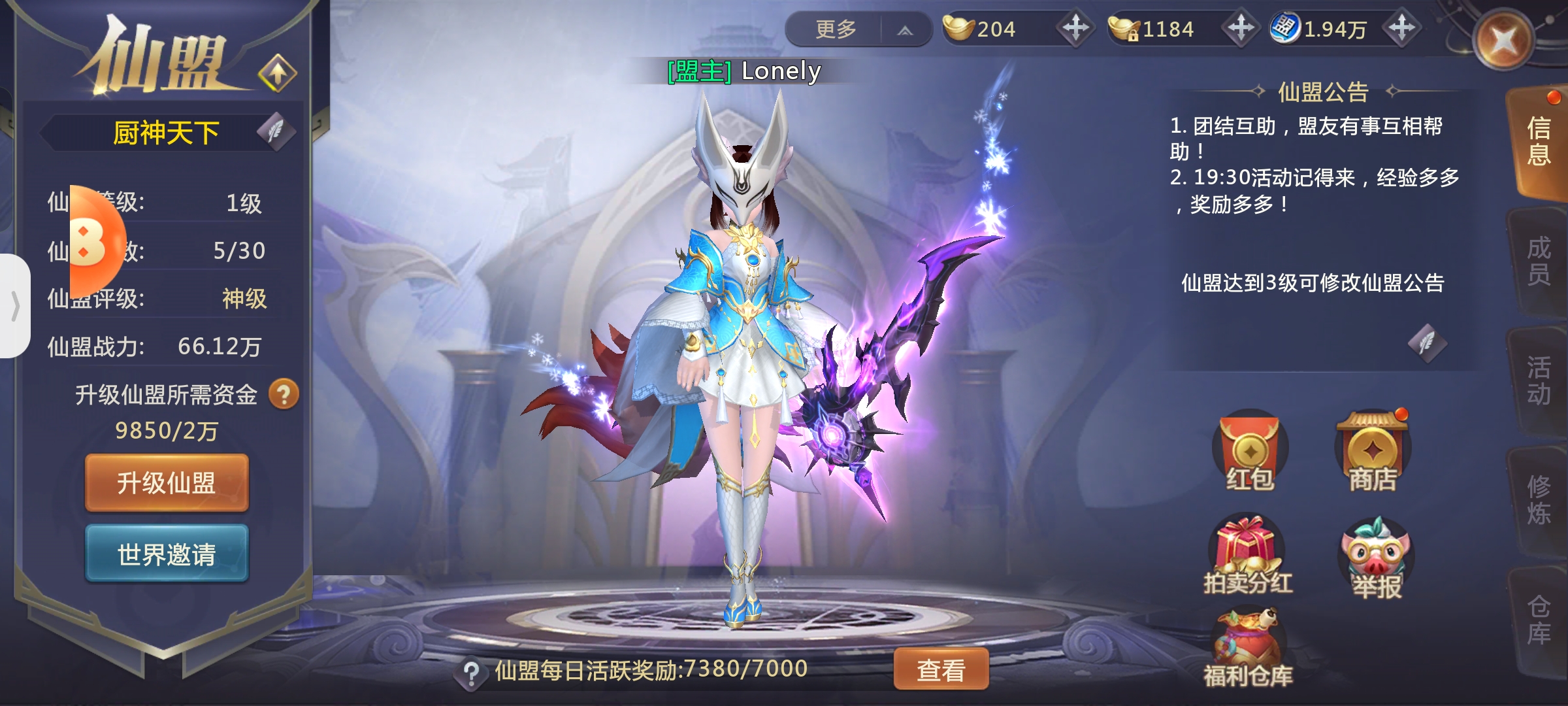
Task: Show help for guild upgrade funds
Action: (284, 395)
